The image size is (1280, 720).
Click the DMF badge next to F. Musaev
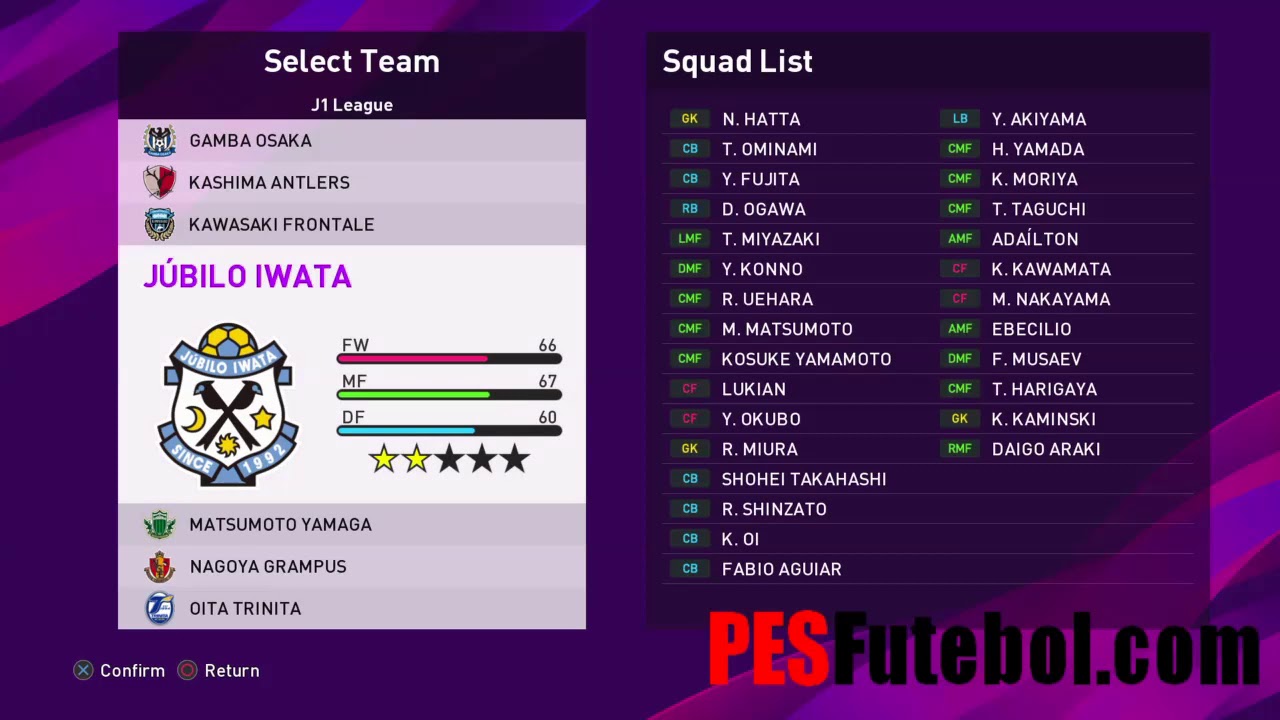[x=959, y=358]
